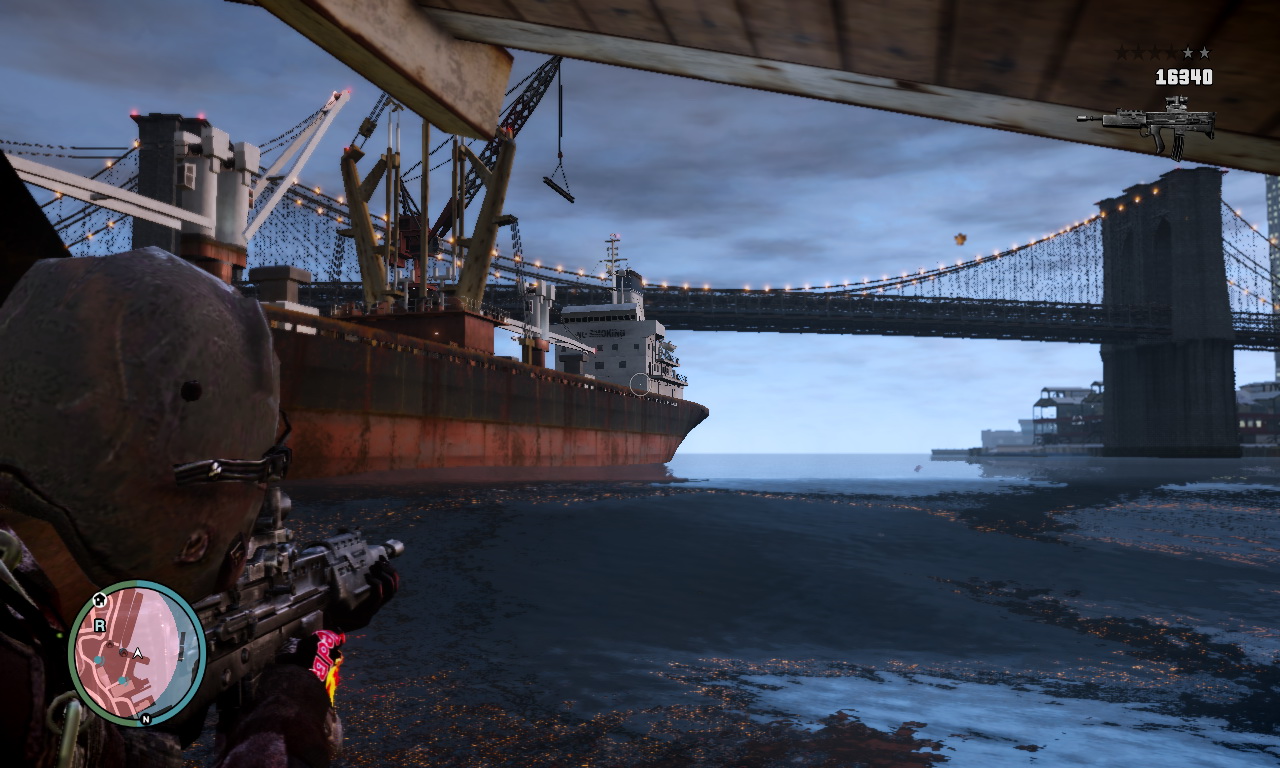This screenshot has height=768, width=1280.
Task: Click the circular radar minimap
Action: (136, 652)
